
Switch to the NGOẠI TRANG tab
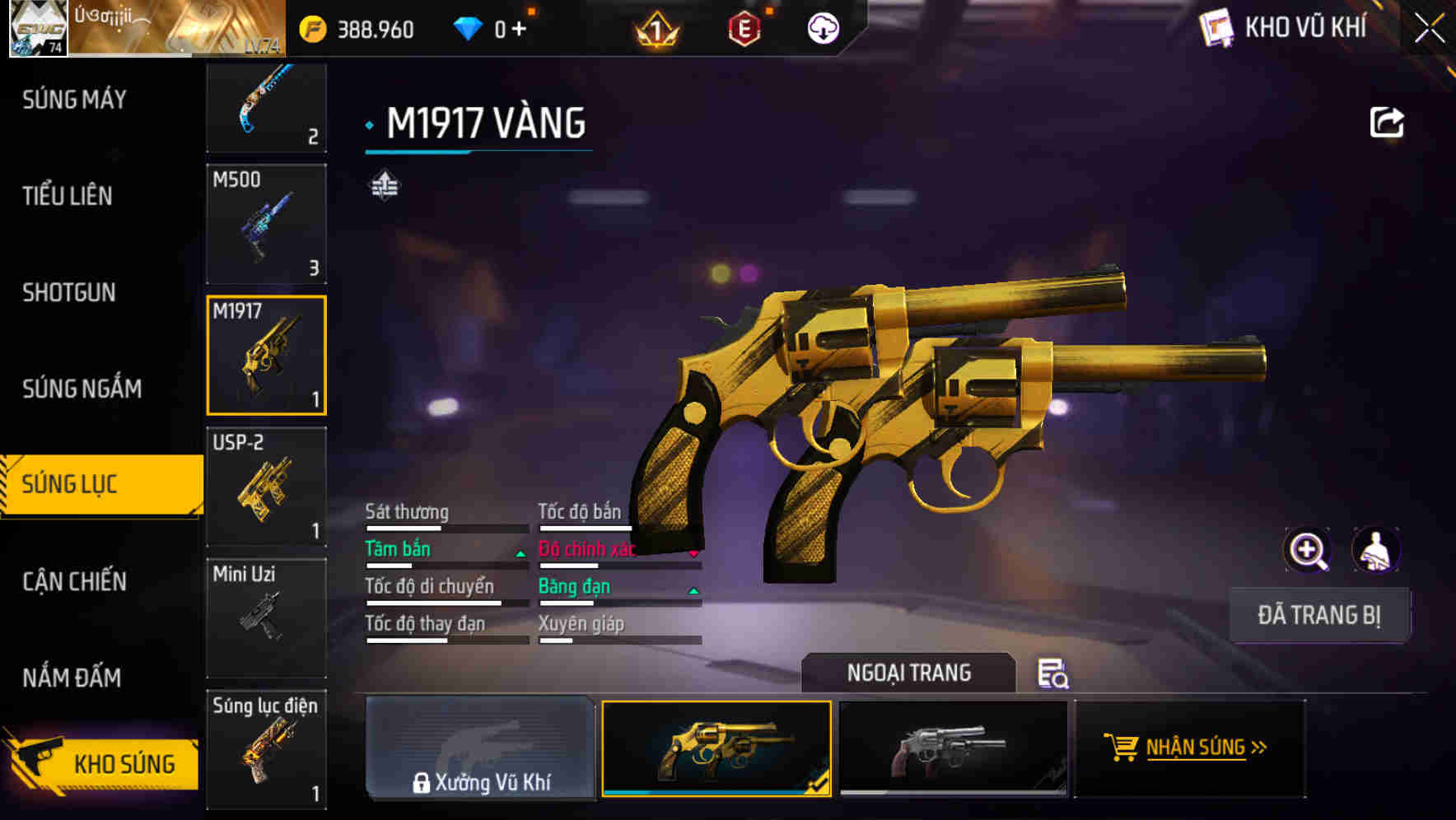pyautogui.click(x=910, y=673)
